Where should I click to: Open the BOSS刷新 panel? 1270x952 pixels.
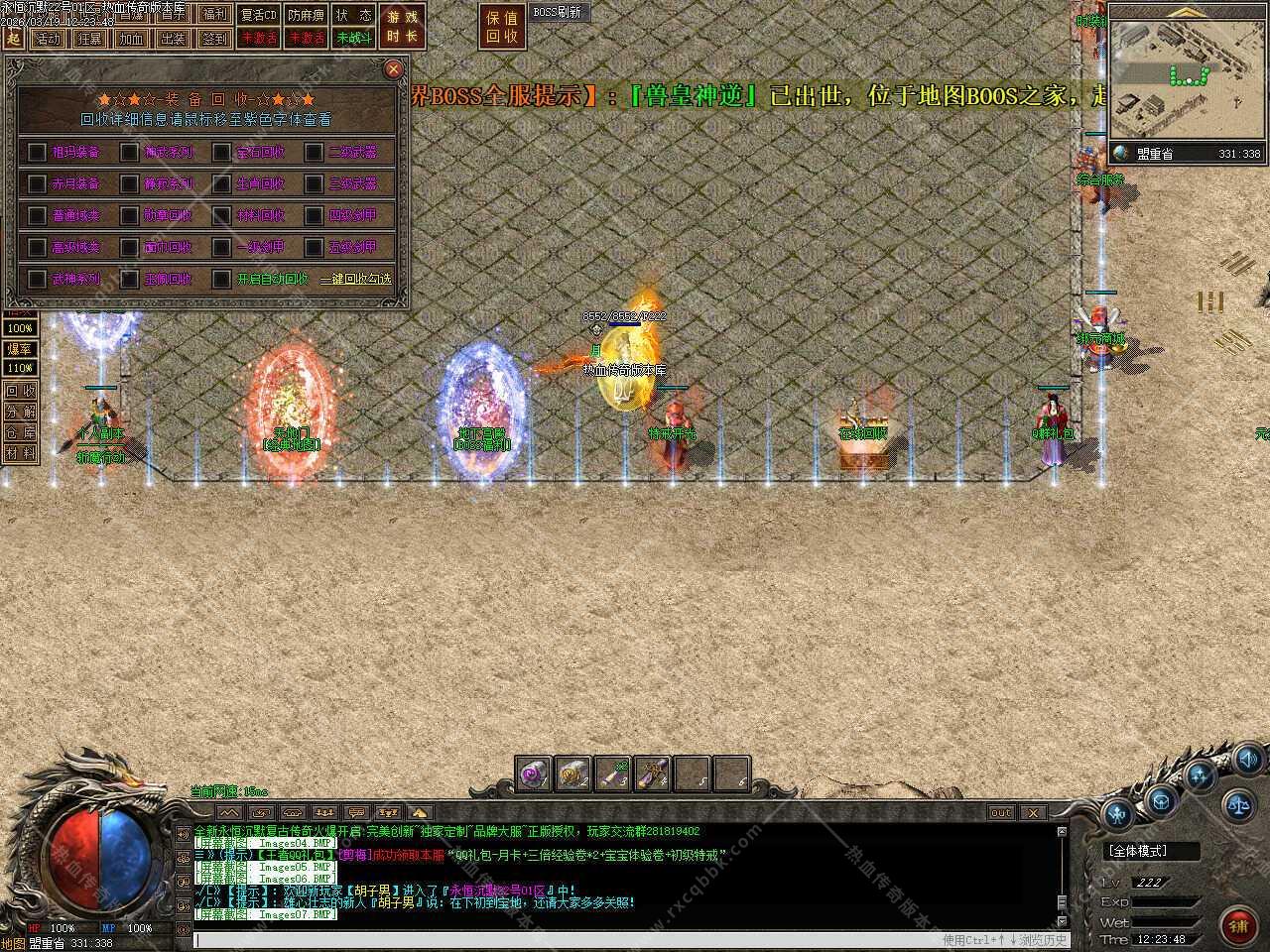[557, 13]
